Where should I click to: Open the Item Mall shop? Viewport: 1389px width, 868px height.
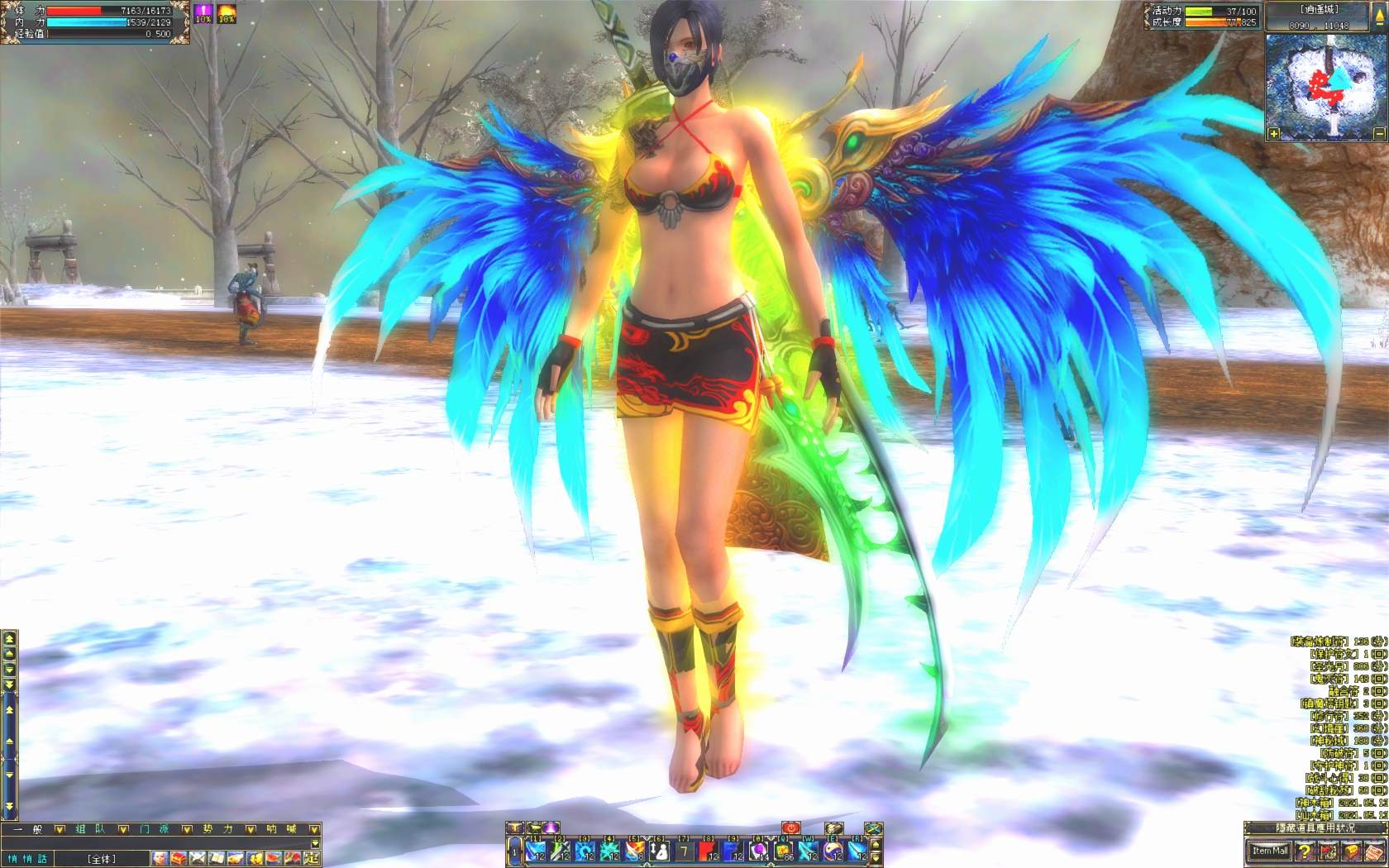[1269, 851]
